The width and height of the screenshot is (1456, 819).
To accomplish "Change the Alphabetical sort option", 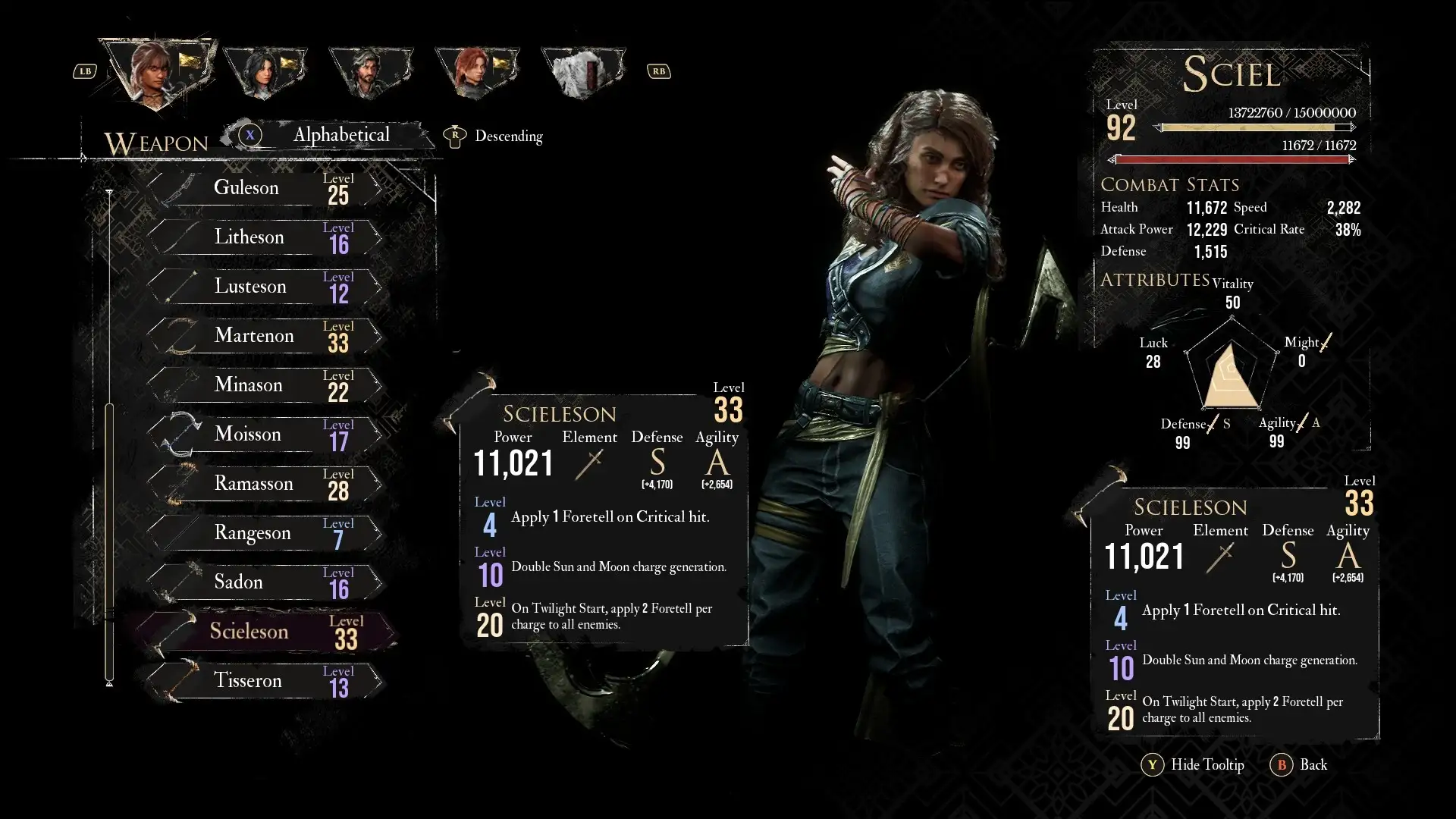I will [340, 136].
